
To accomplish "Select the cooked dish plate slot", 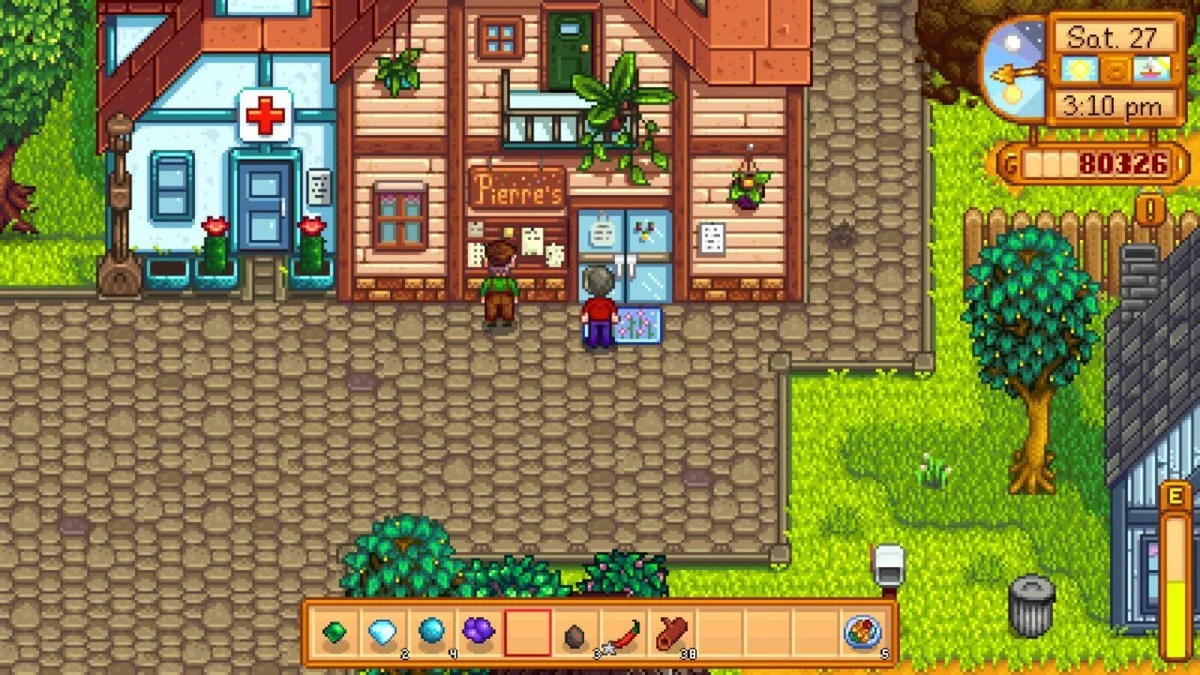I will click(863, 633).
